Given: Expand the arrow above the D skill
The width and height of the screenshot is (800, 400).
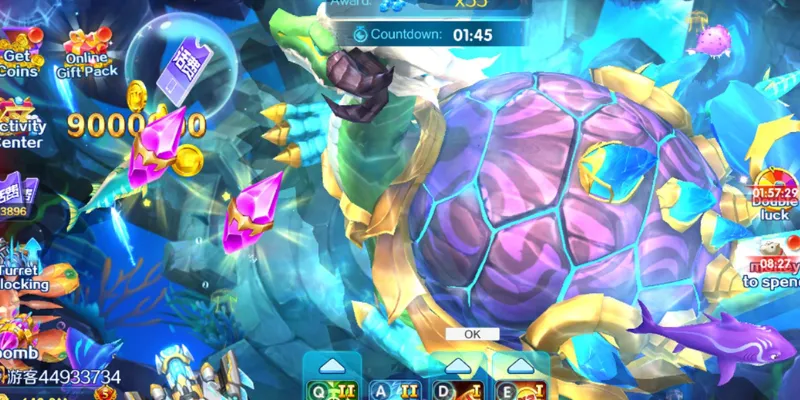Looking at the screenshot, I should pos(457,364).
